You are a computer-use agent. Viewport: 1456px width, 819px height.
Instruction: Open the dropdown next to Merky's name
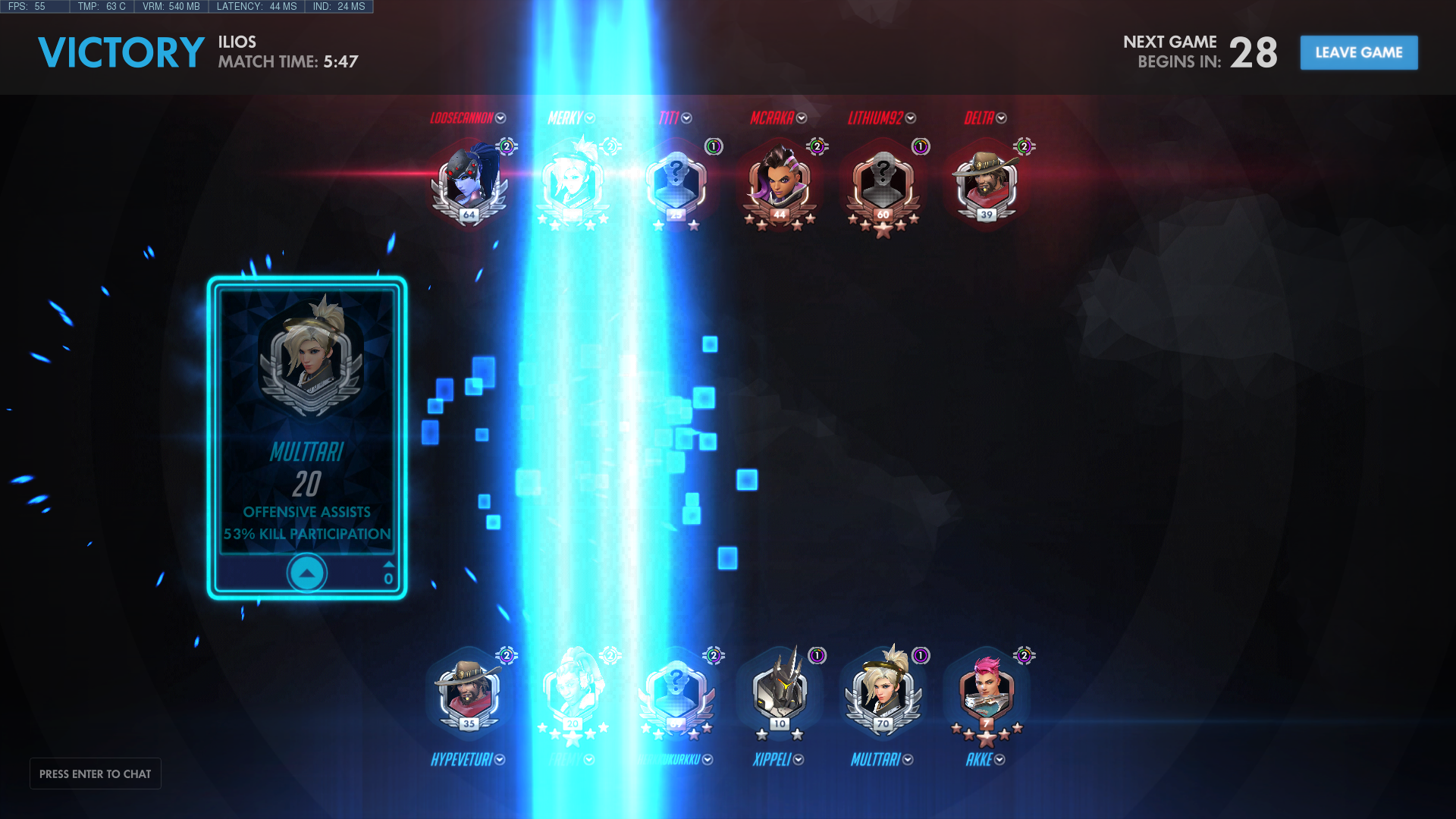[590, 118]
